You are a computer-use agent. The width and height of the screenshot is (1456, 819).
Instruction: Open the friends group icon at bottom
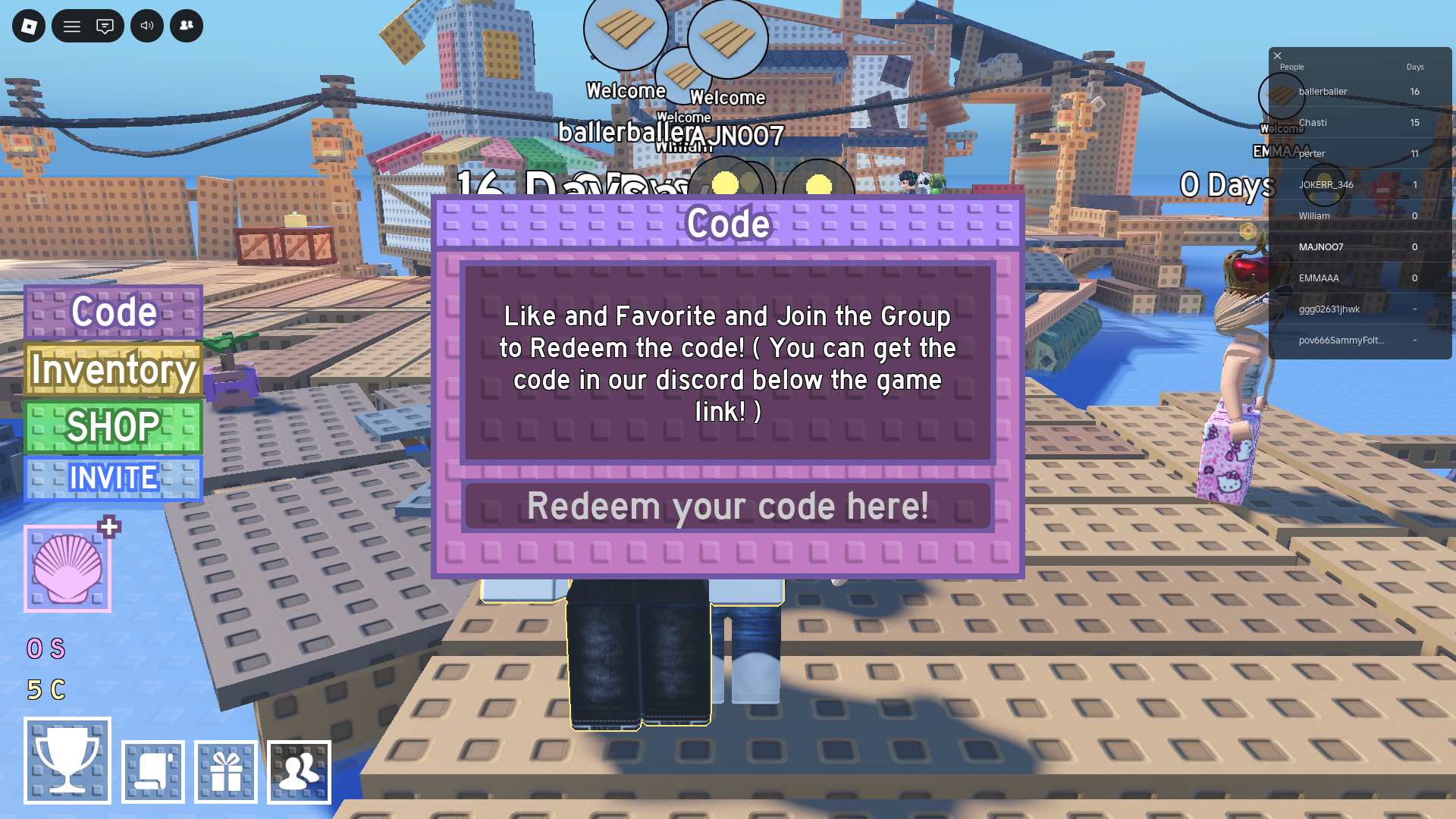(300, 771)
